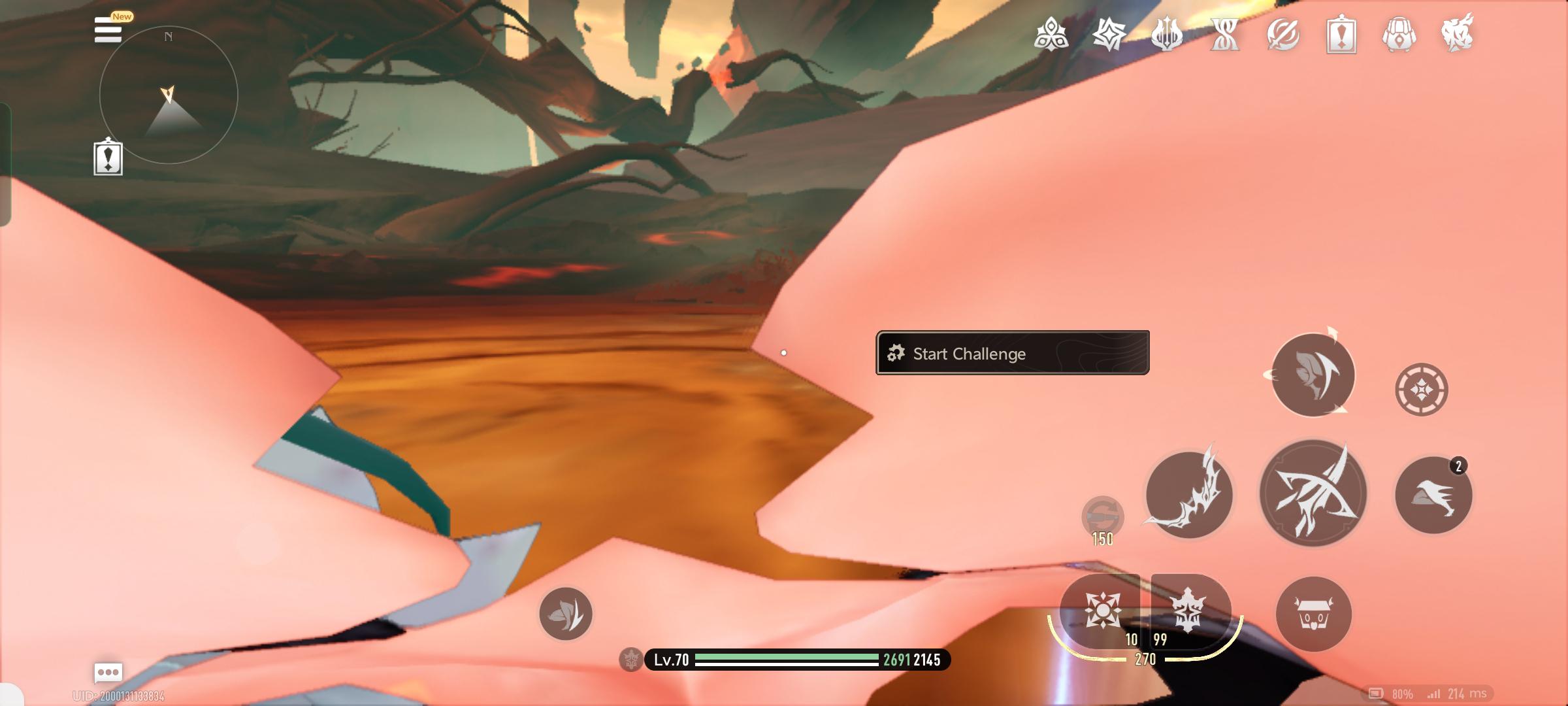
Task: Open the chat speech bubble
Action: pyautogui.click(x=108, y=672)
